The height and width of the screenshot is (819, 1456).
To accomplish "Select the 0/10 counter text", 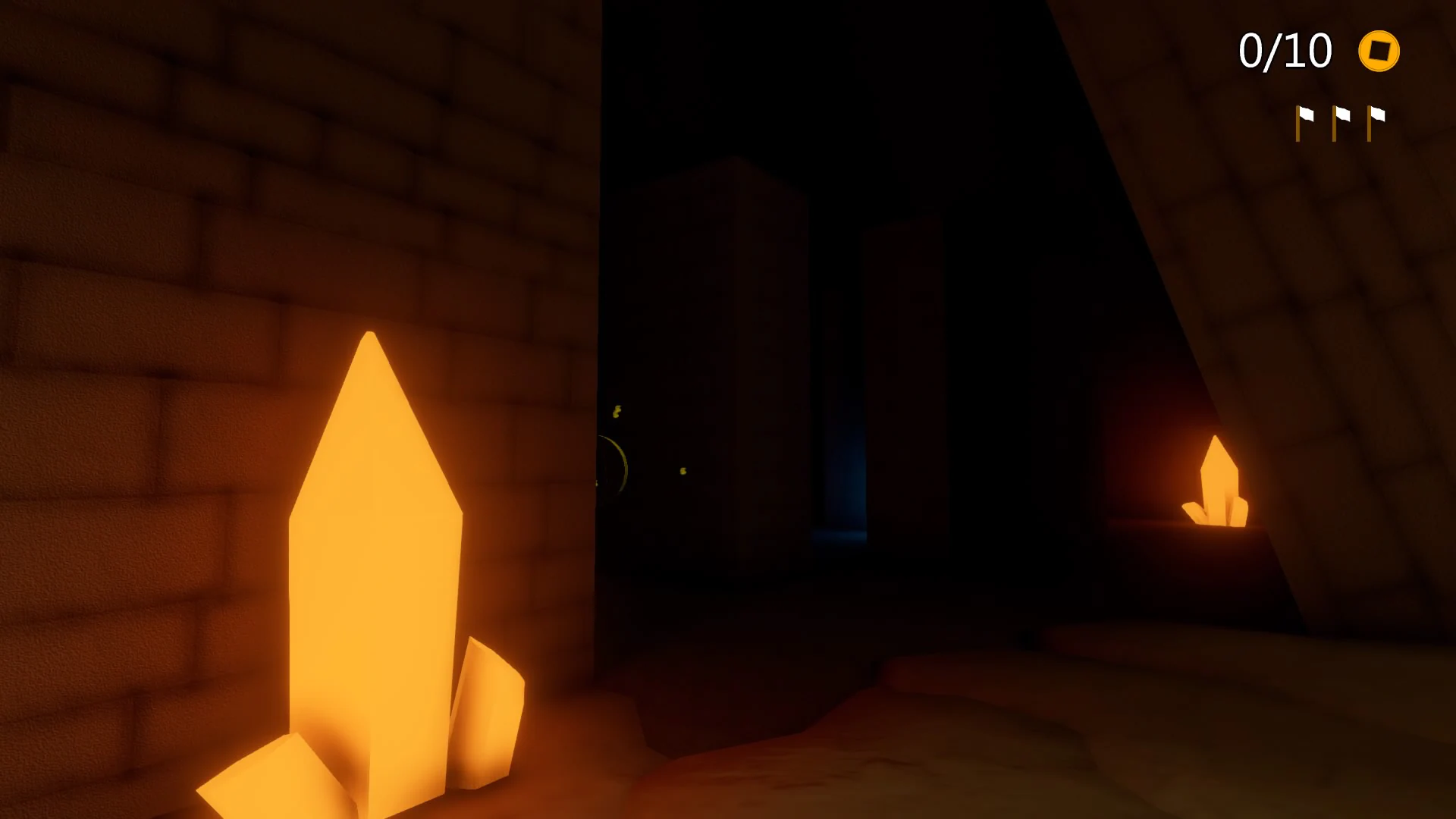I will 1285,50.
